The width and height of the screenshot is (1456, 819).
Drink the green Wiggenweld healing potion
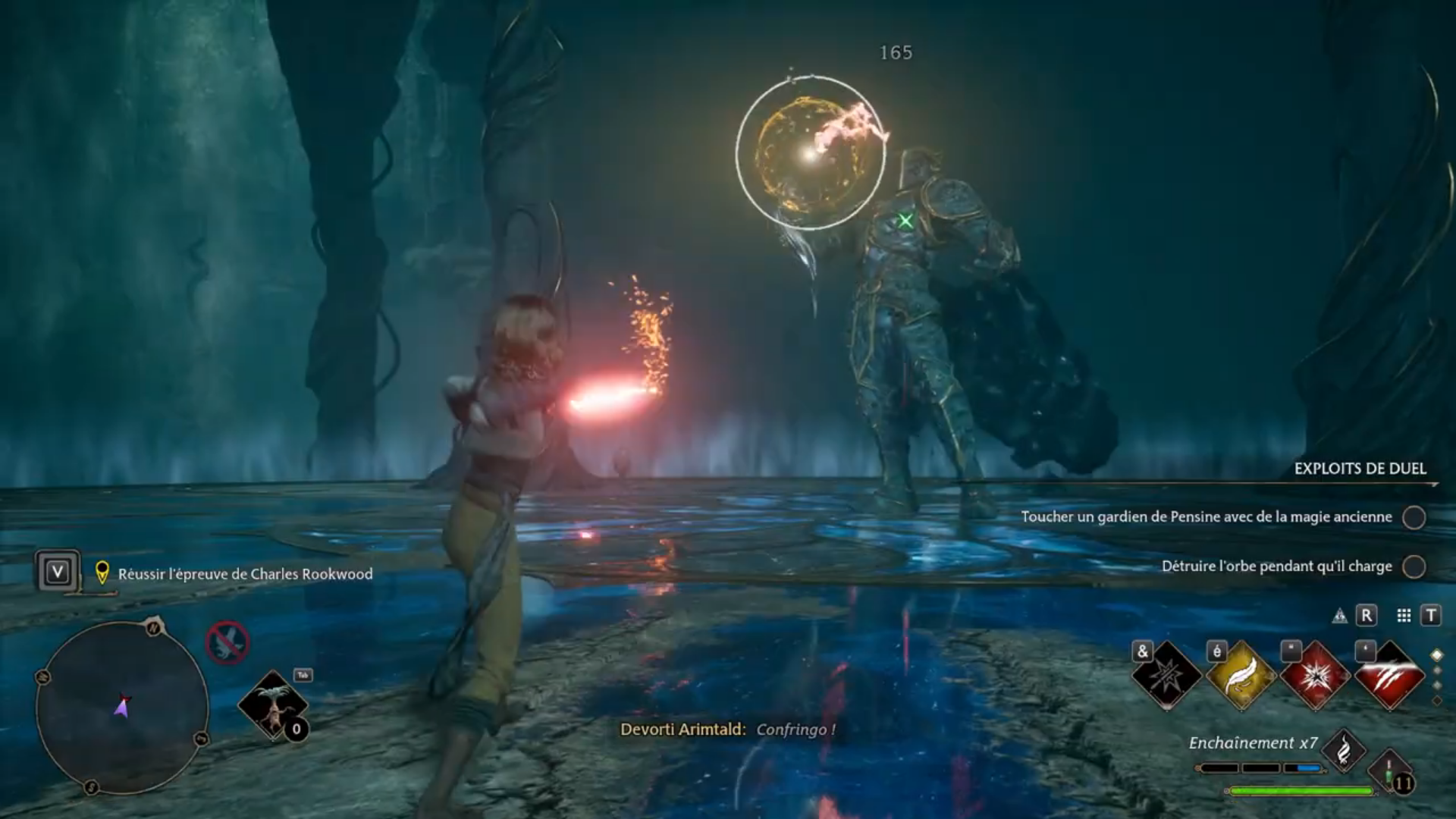tap(1391, 773)
